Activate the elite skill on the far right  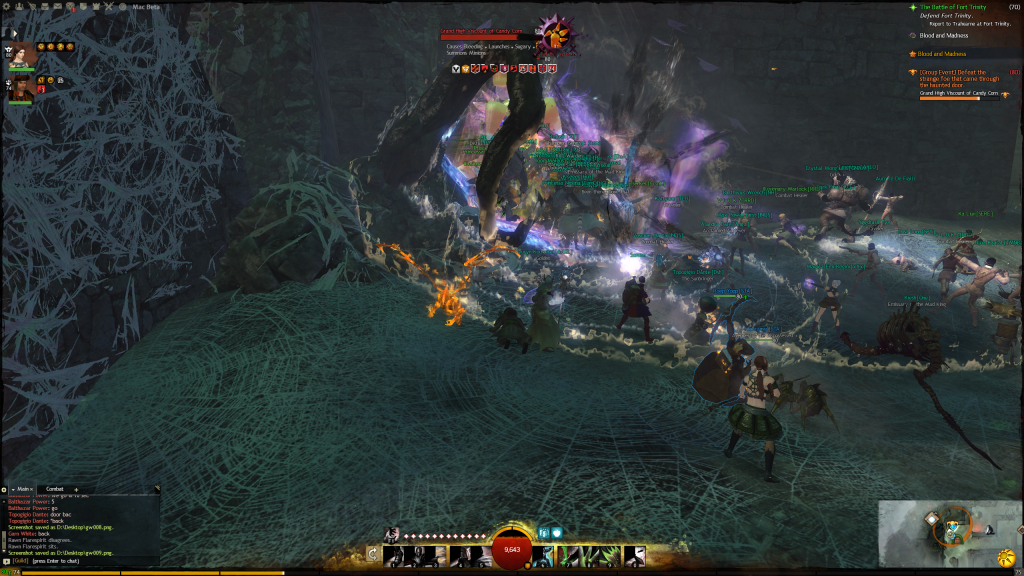635,555
